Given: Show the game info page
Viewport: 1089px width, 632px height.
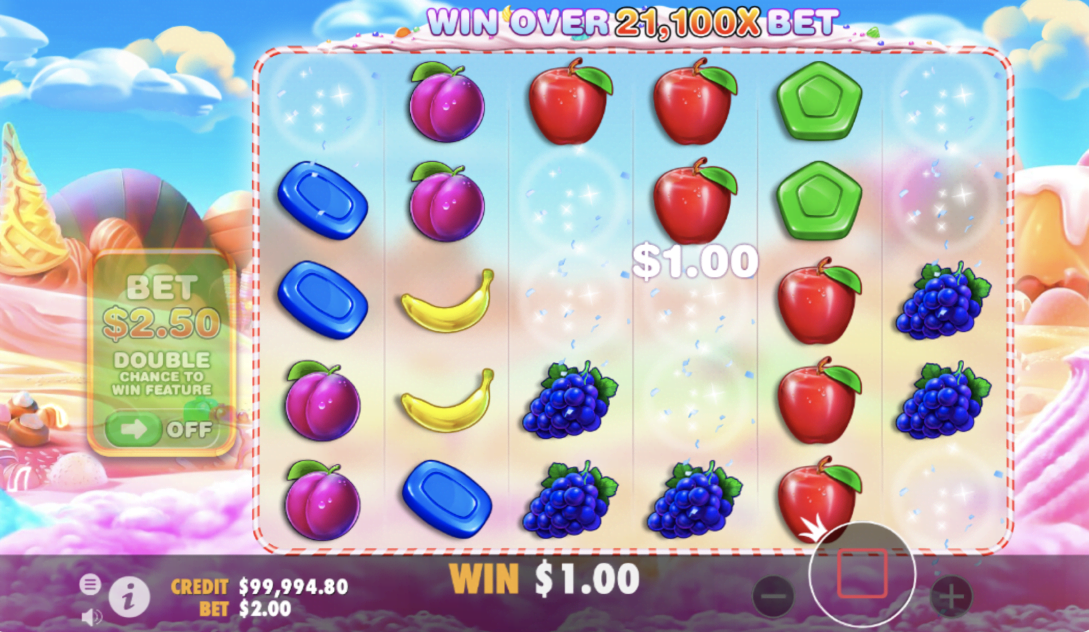Looking at the screenshot, I should coord(129,597).
